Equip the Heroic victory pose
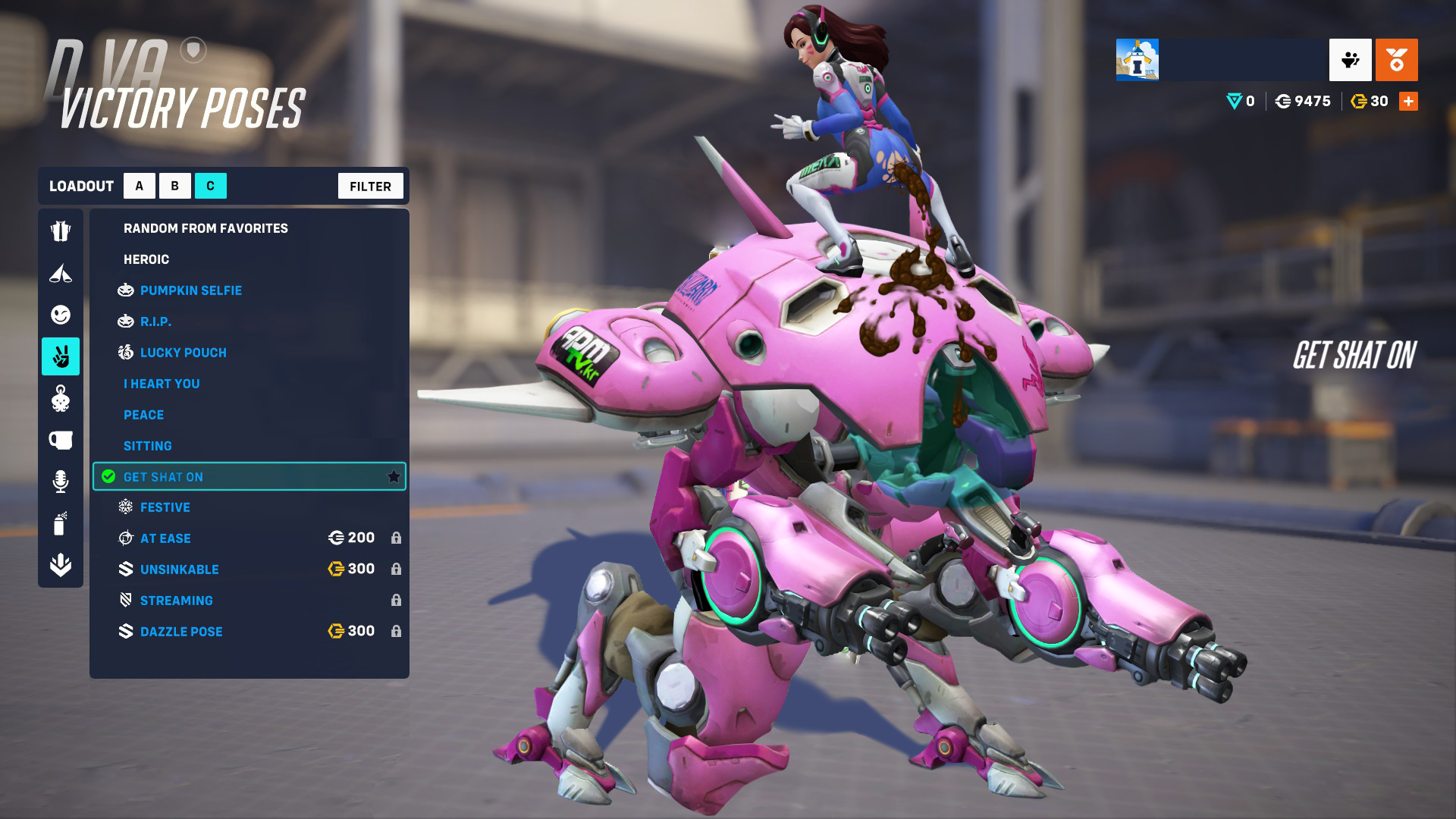This screenshot has height=819, width=1456. (146, 259)
